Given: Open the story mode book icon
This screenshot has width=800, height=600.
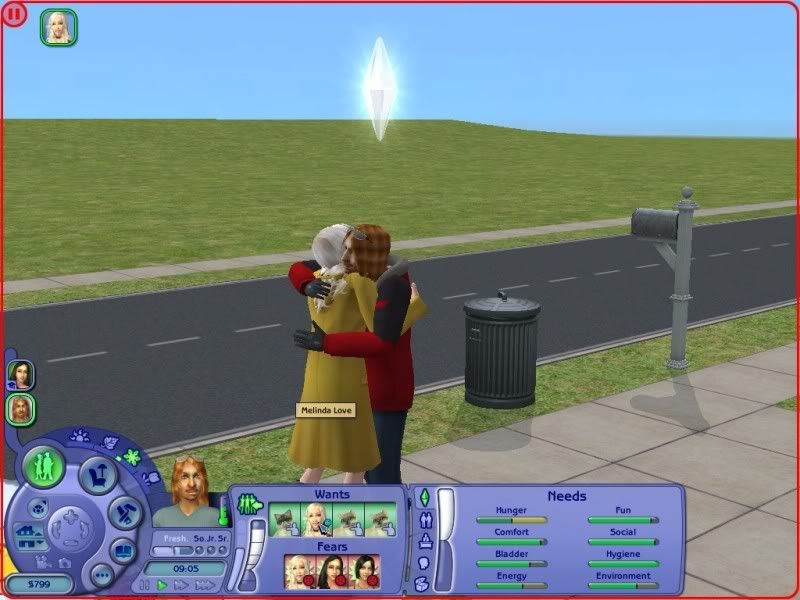Looking at the screenshot, I should coord(124,551).
